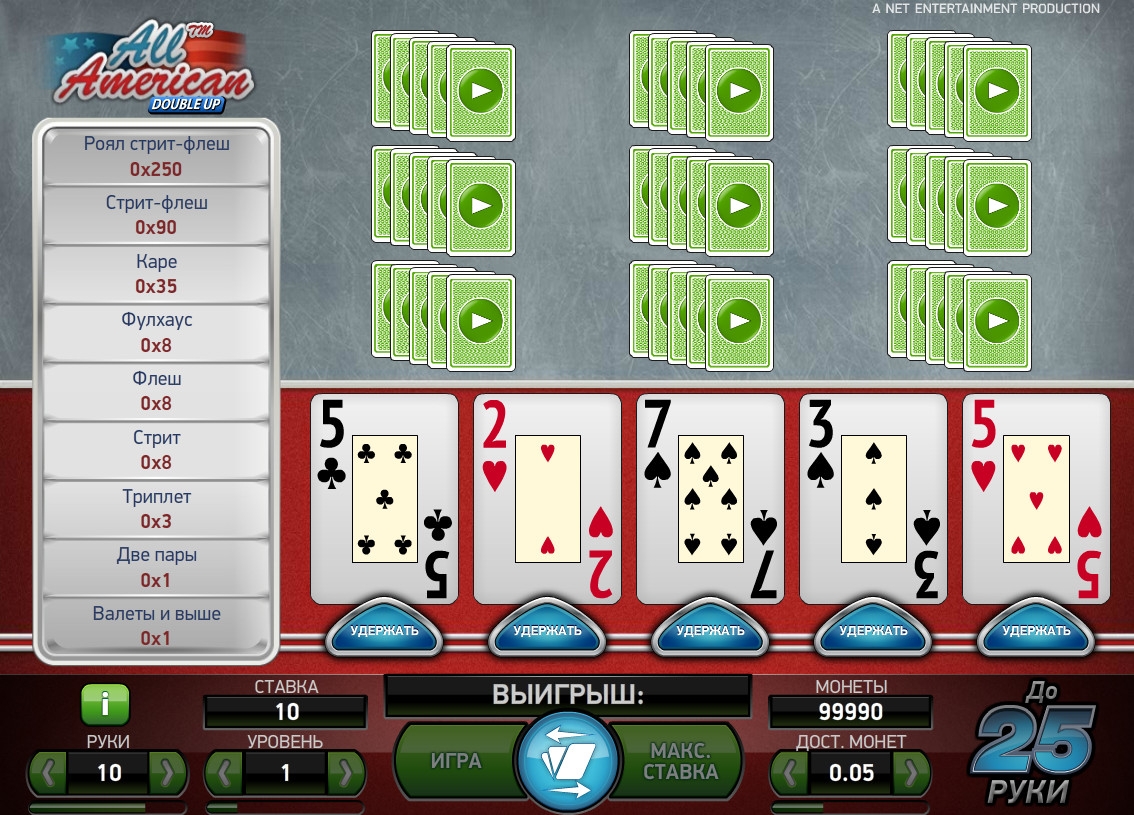Click the round blue card-swap button

(x=568, y=762)
